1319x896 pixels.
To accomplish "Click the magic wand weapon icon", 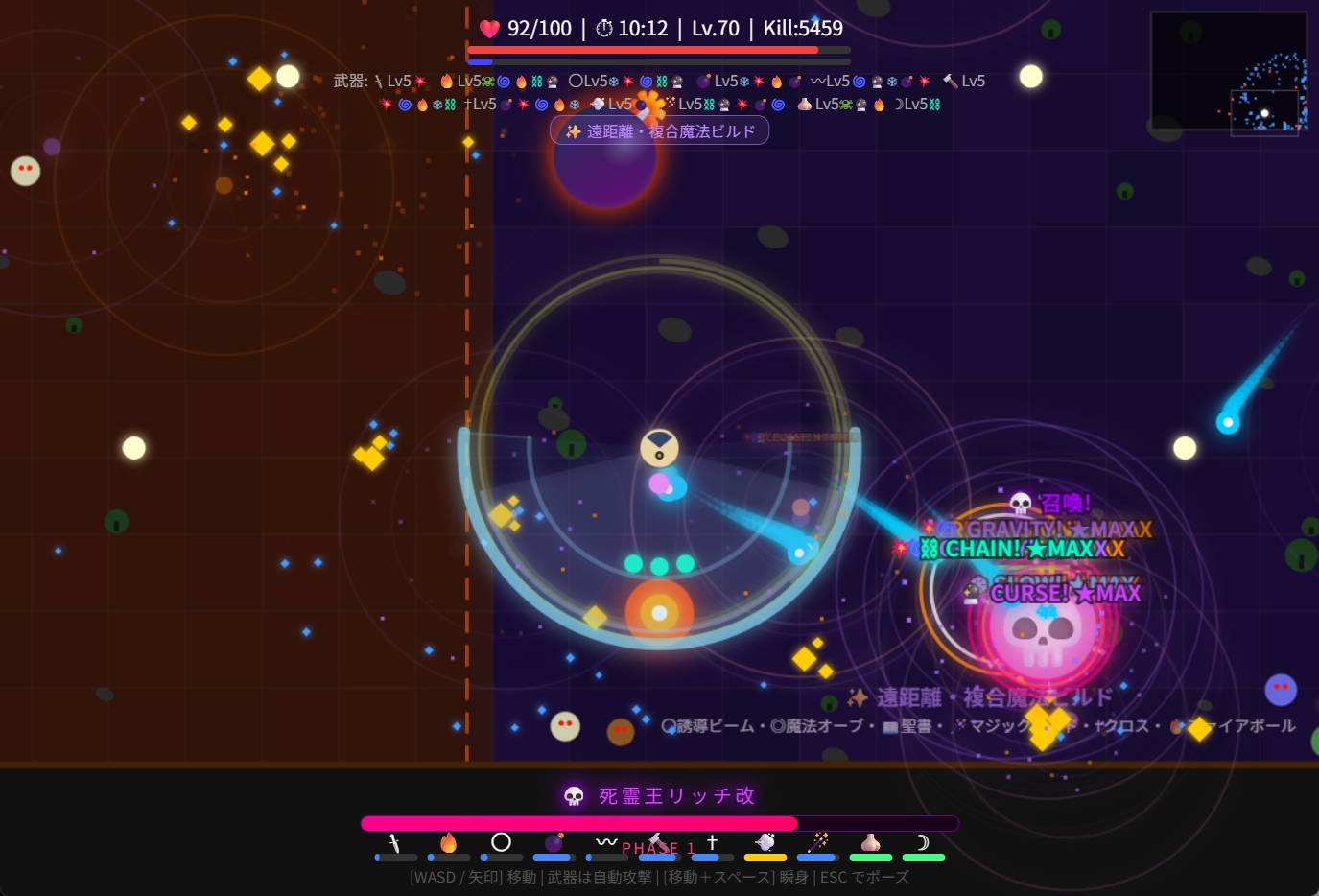I will coord(817,841).
